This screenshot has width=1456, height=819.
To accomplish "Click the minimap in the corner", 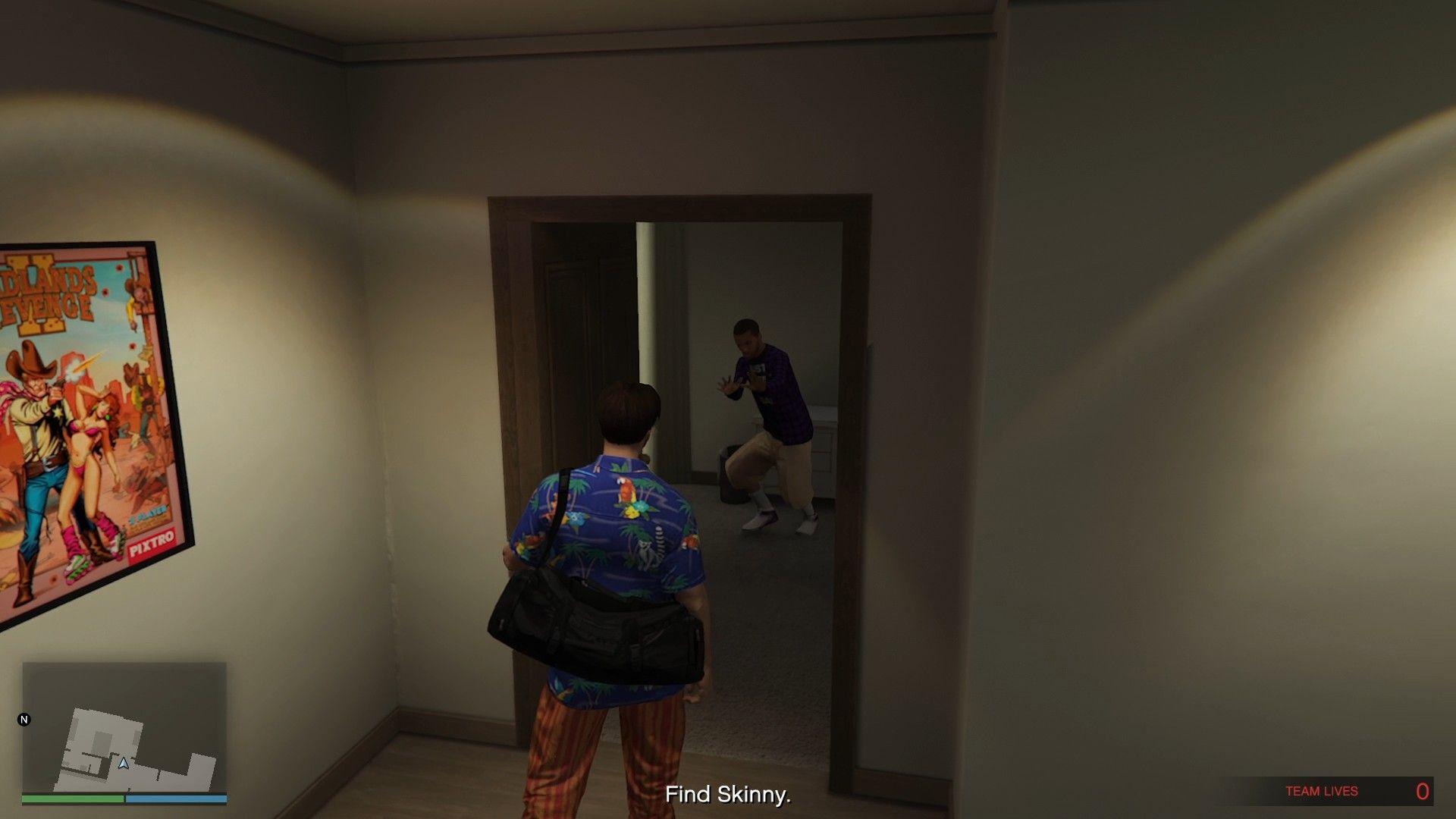I will point(124,728).
